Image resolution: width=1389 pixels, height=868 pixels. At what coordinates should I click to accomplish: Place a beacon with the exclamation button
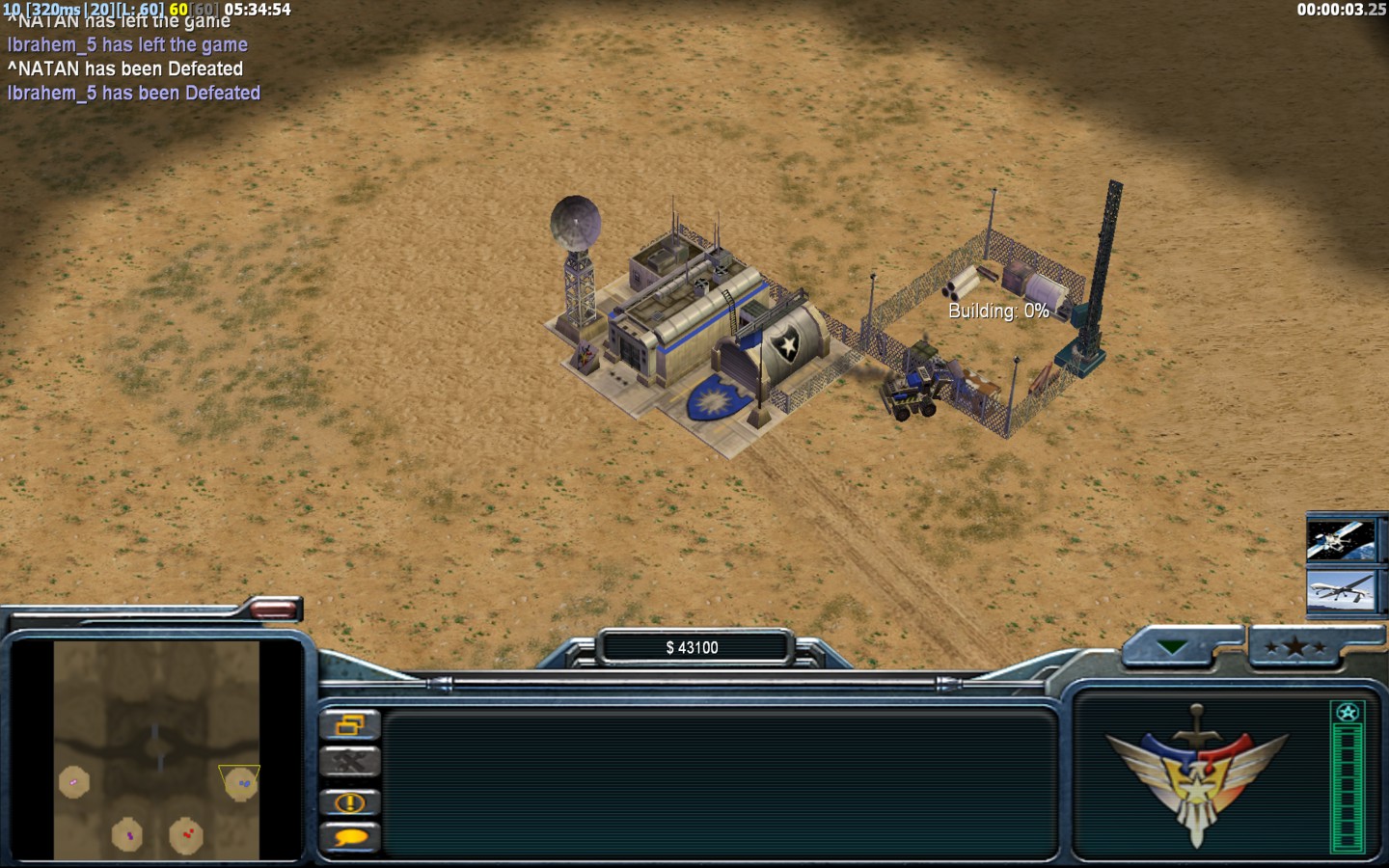[349, 801]
